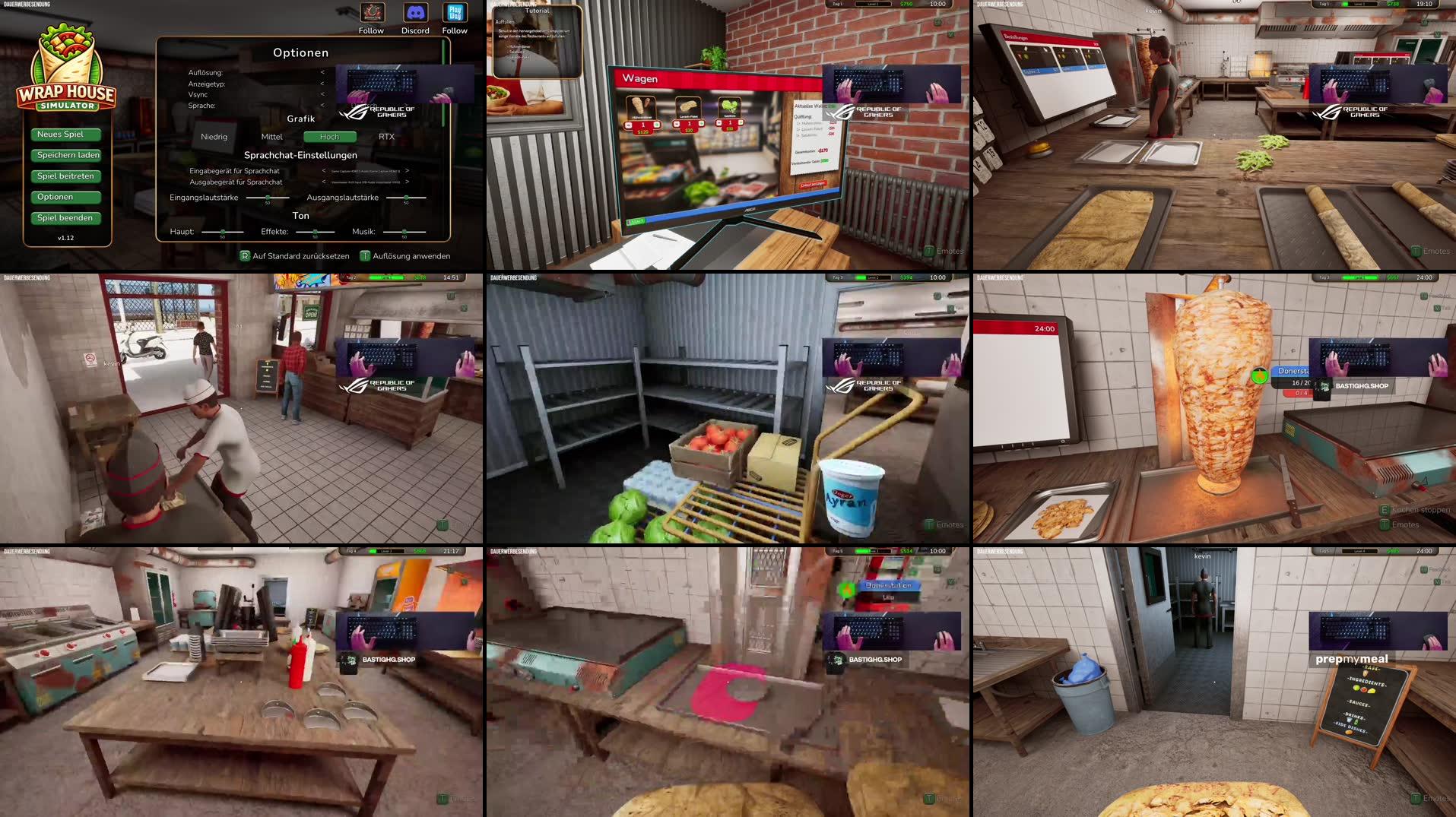Viewport: 1456px width, 817px height.
Task: Enable the RTX graphics preset
Action: pos(386,137)
